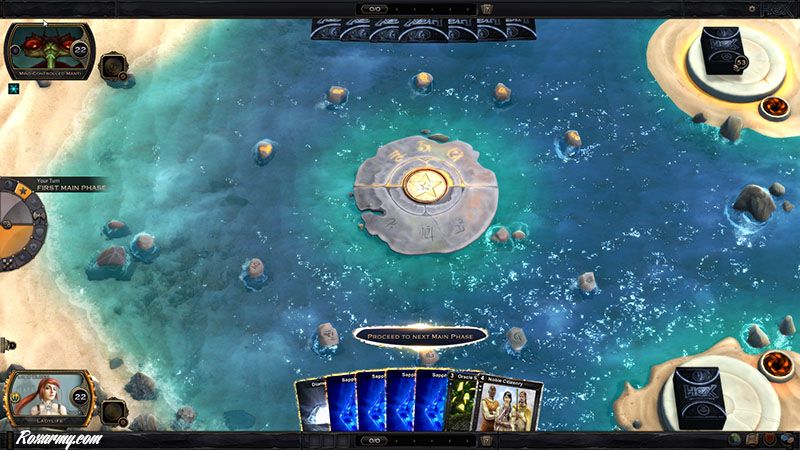Open the book icon in bottom bar
800x450 pixels.
[750, 439]
